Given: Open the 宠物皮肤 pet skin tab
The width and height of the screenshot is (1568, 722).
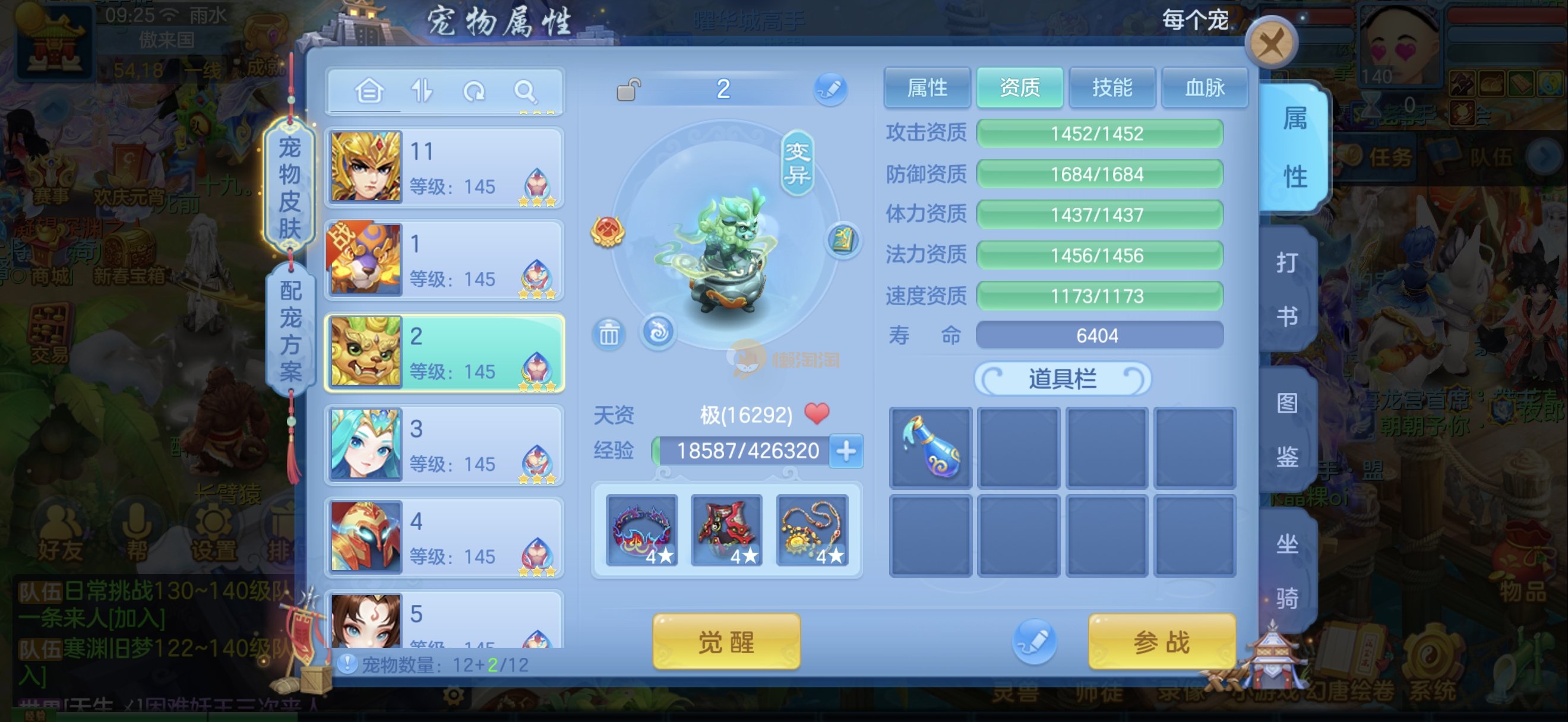Looking at the screenshot, I should point(290,188).
